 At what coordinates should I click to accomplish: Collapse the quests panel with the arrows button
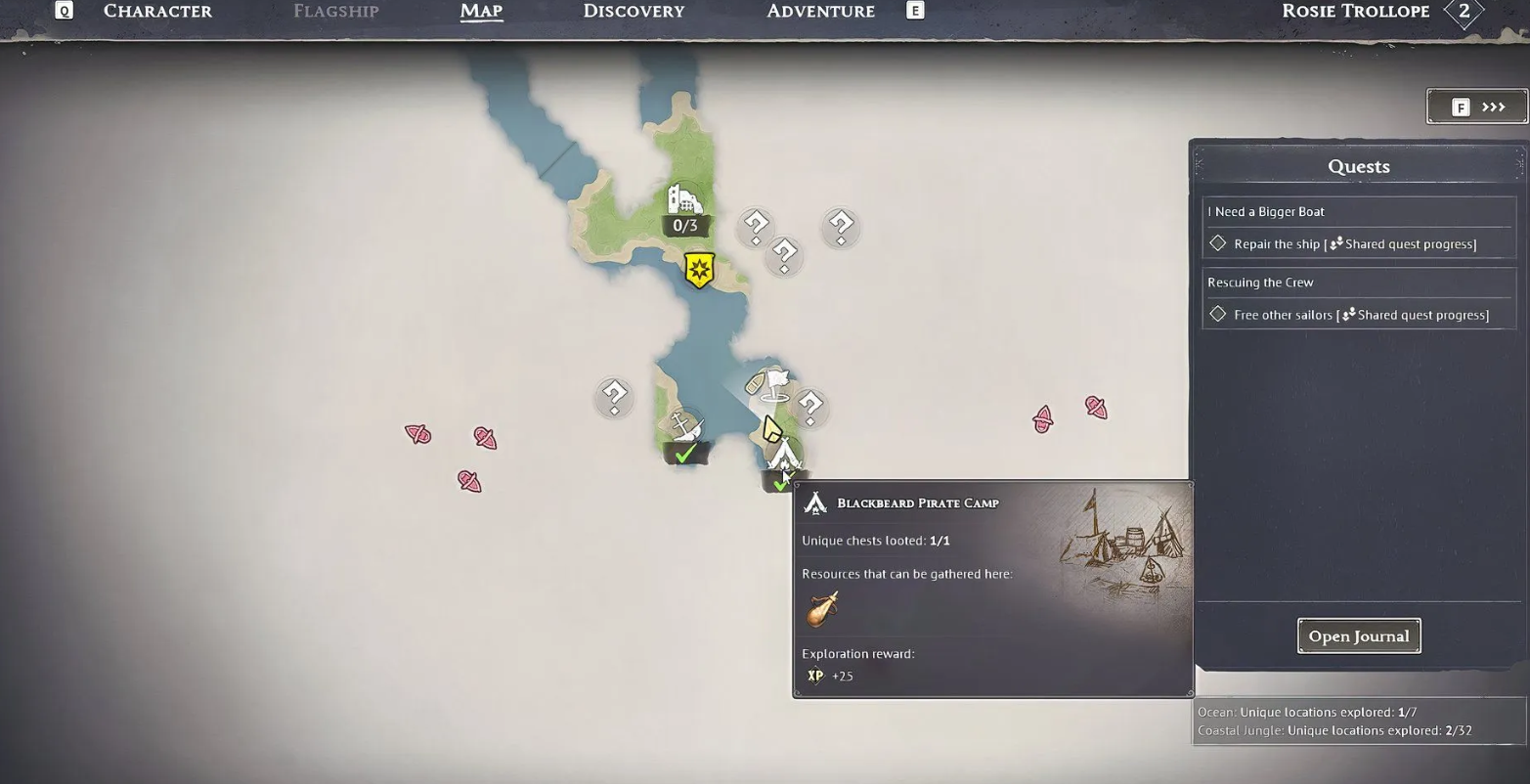(x=1476, y=107)
